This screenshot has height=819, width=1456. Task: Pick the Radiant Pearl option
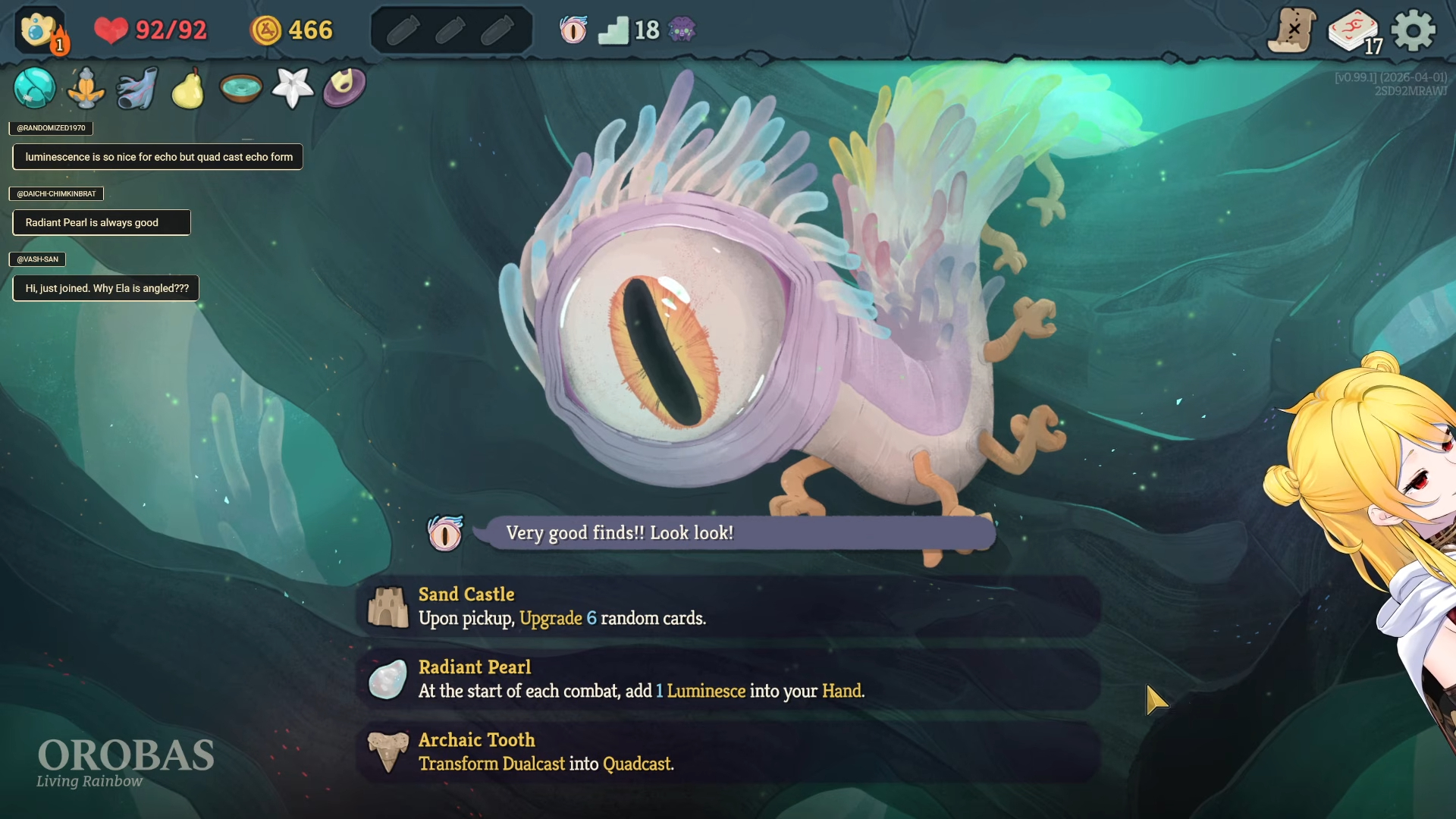click(x=728, y=679)
